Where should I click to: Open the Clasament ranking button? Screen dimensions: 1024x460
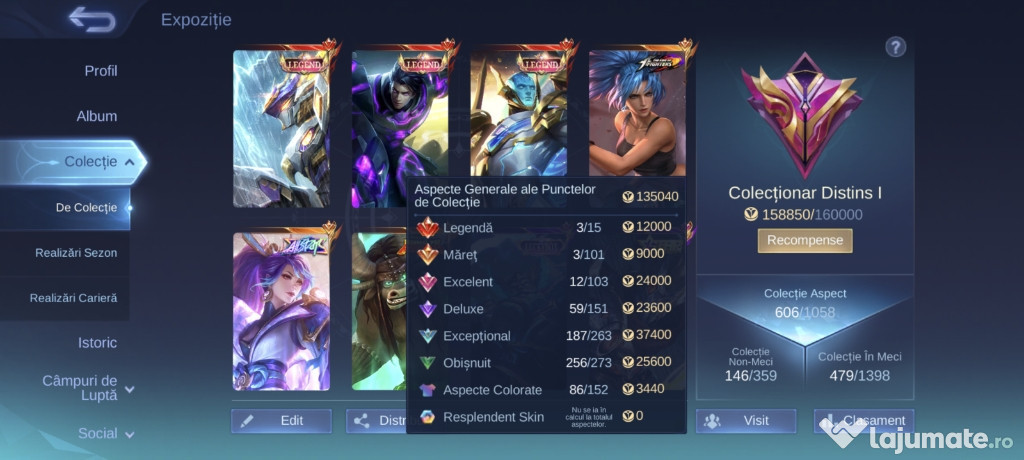click(864, 421)
